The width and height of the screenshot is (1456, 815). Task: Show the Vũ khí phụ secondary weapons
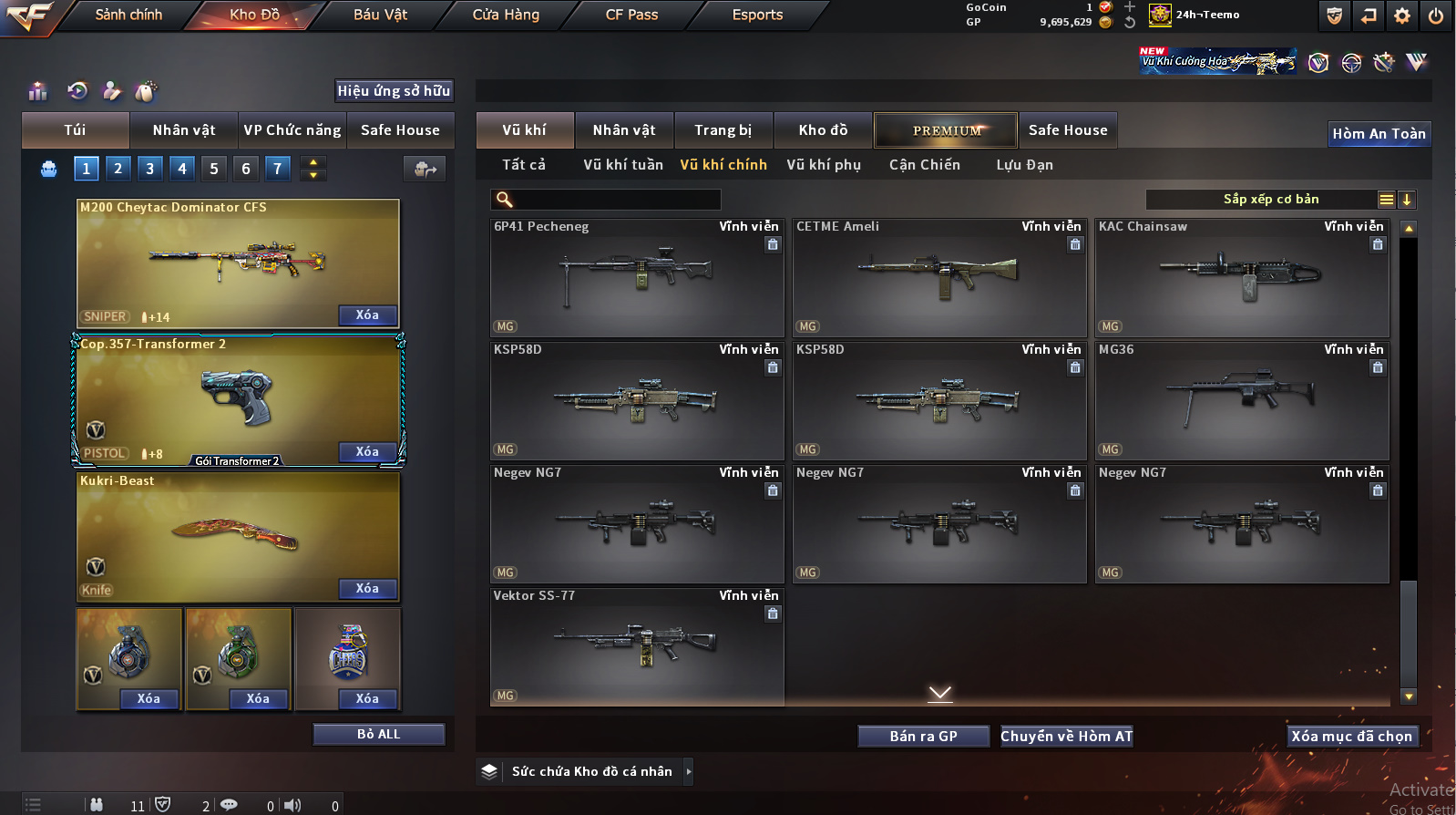coord(824,165)
